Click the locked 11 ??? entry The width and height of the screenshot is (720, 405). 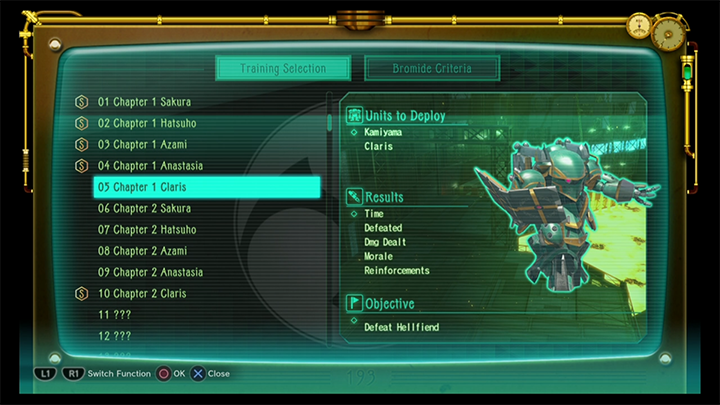pyautogui.click(x=115, y=315)
